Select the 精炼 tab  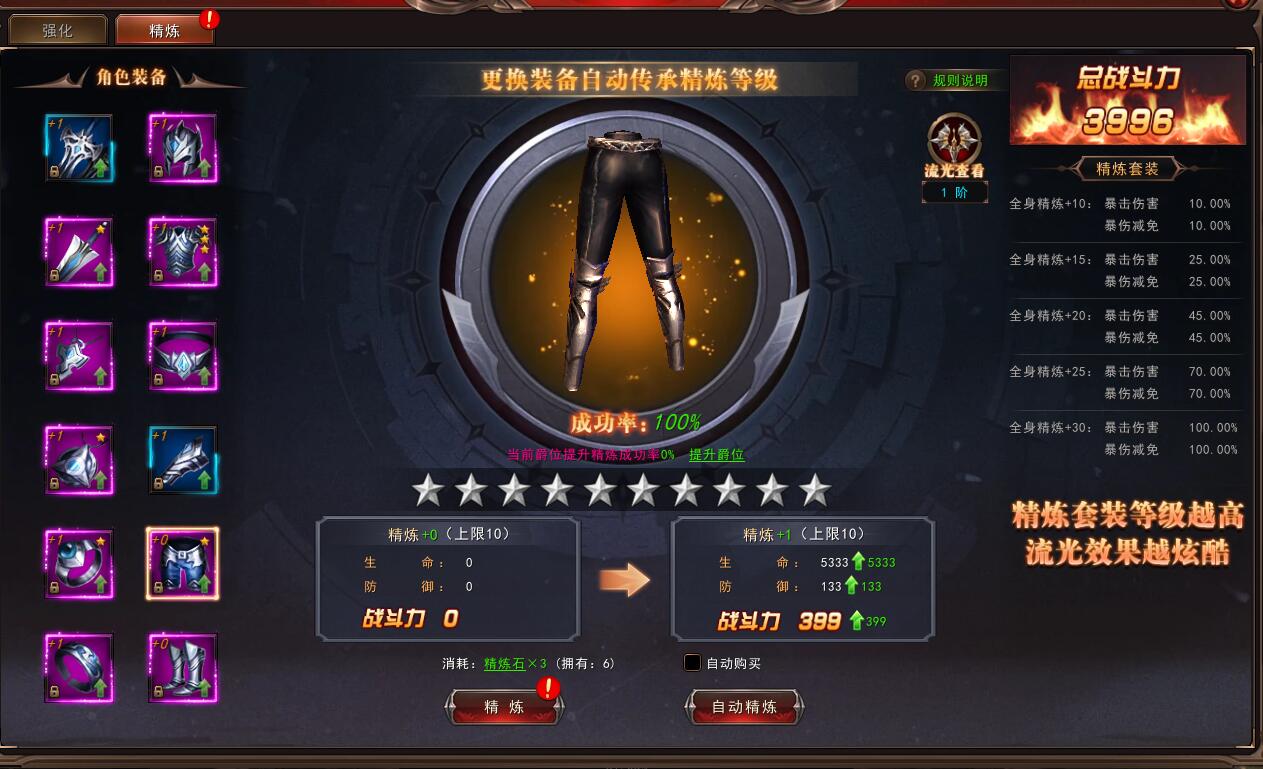(x=164, y=30)
